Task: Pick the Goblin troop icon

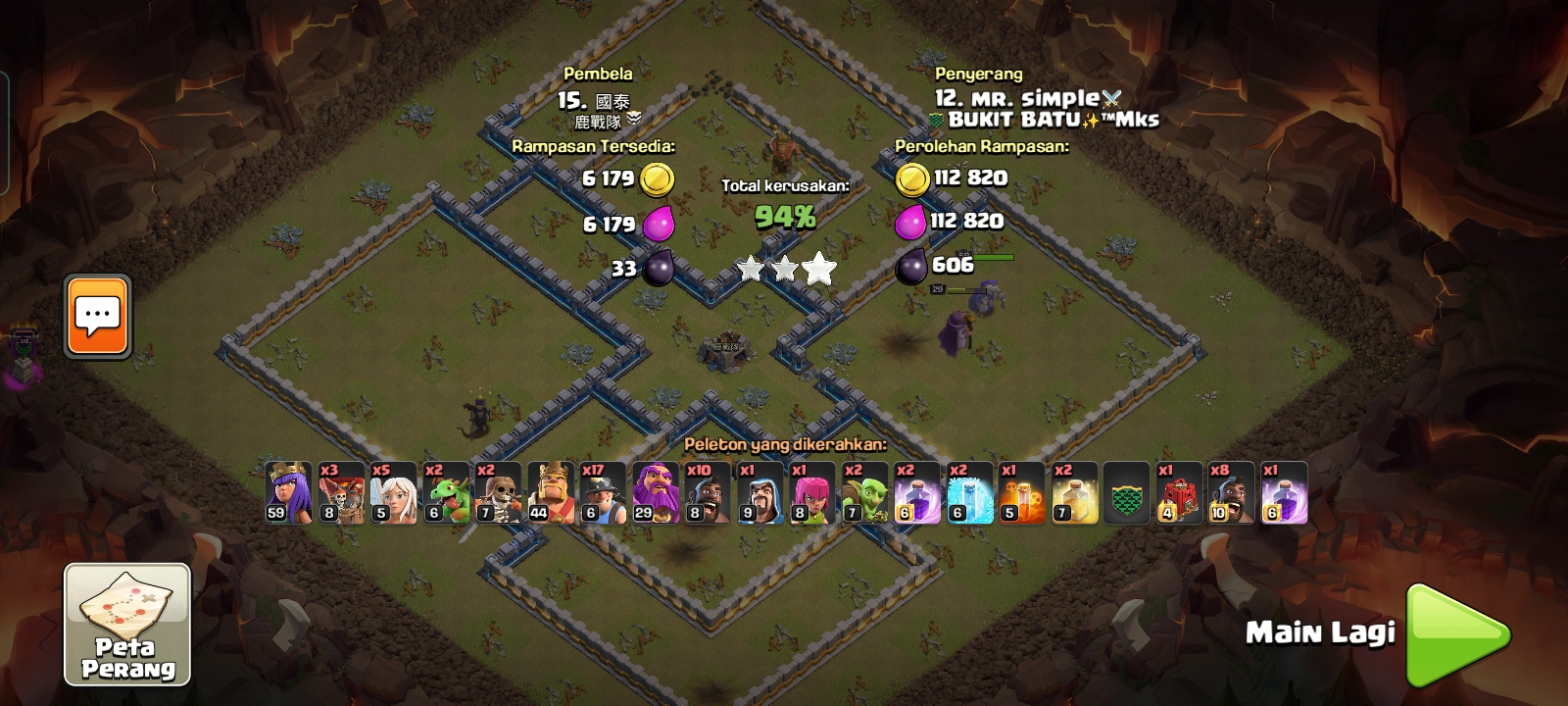Action: tap(864, 492)
